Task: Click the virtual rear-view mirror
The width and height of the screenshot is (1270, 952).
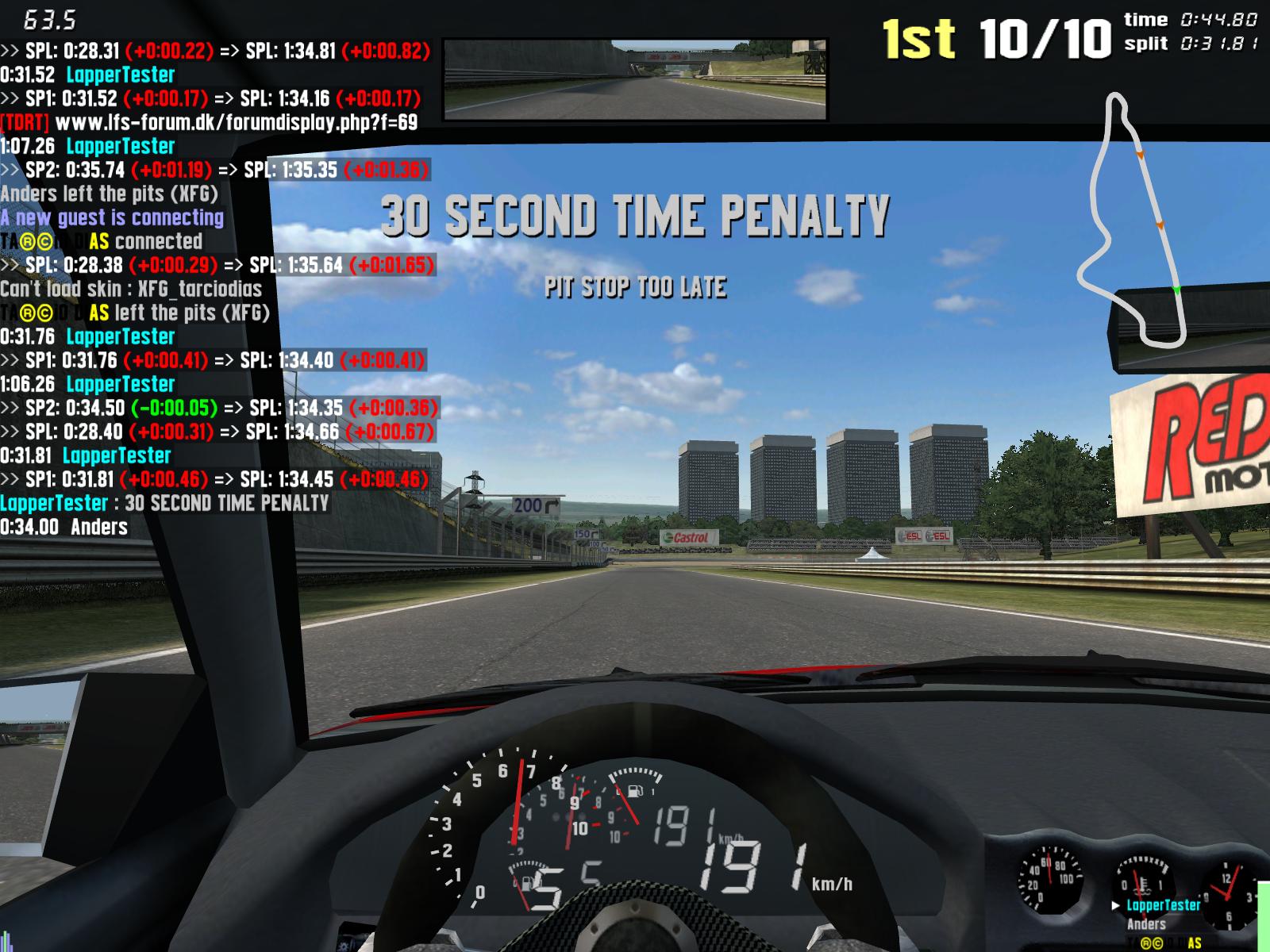Action: [x=635, y=79]
